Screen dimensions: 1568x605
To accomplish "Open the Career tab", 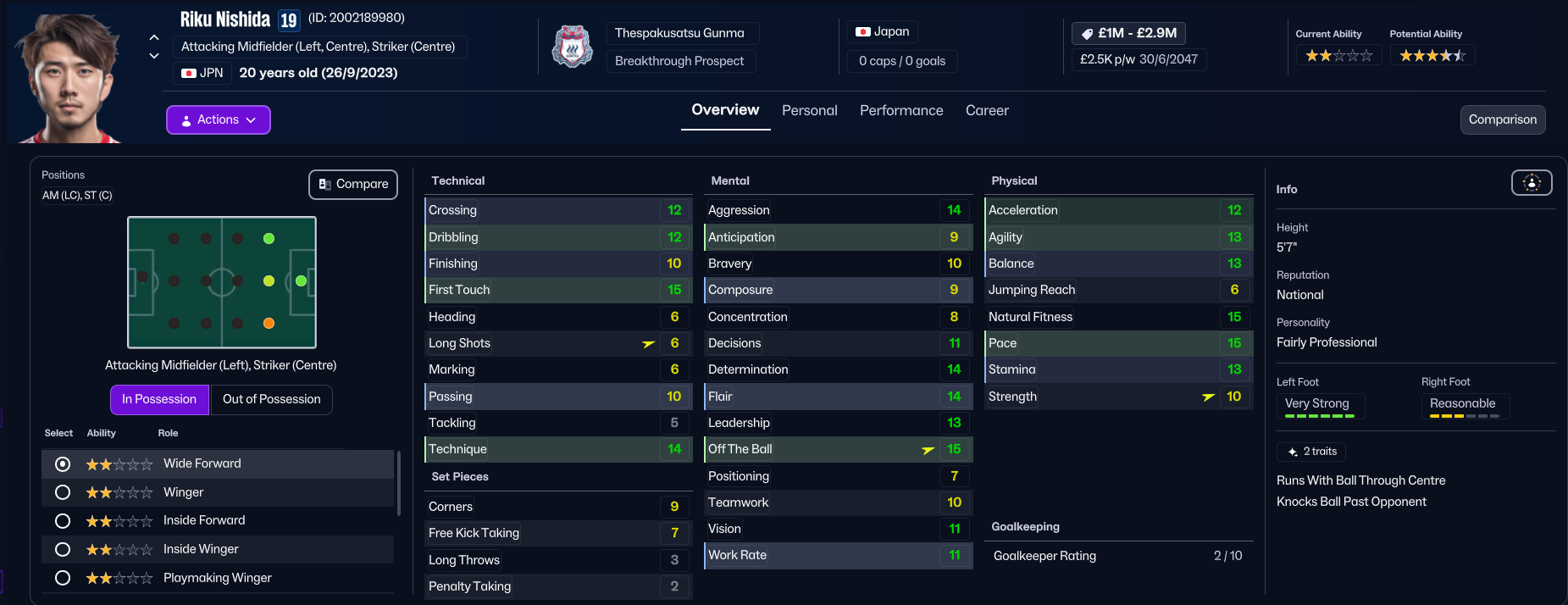I will (986, 111).
